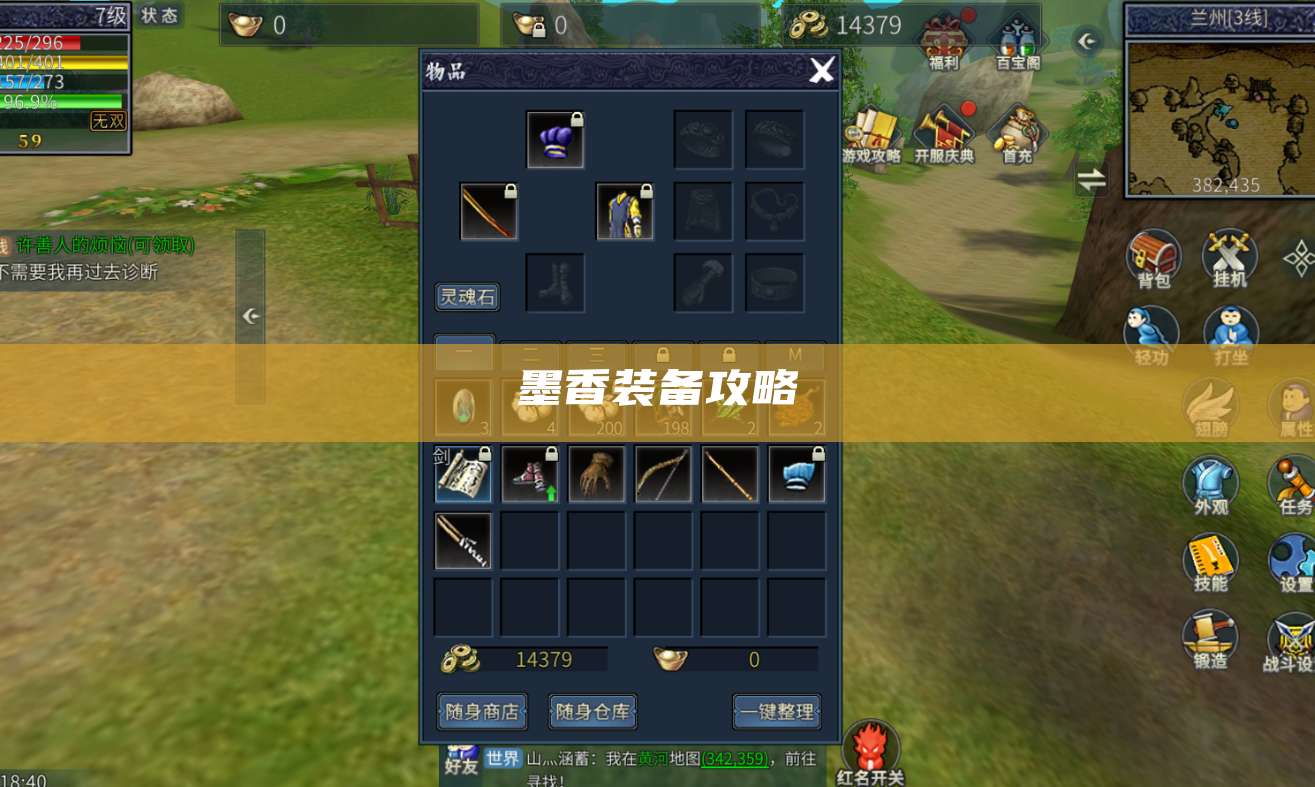Toggle the lock on the sword scroll item
This screenshot has height=787, width=1315.
click(x=485, y=455)
